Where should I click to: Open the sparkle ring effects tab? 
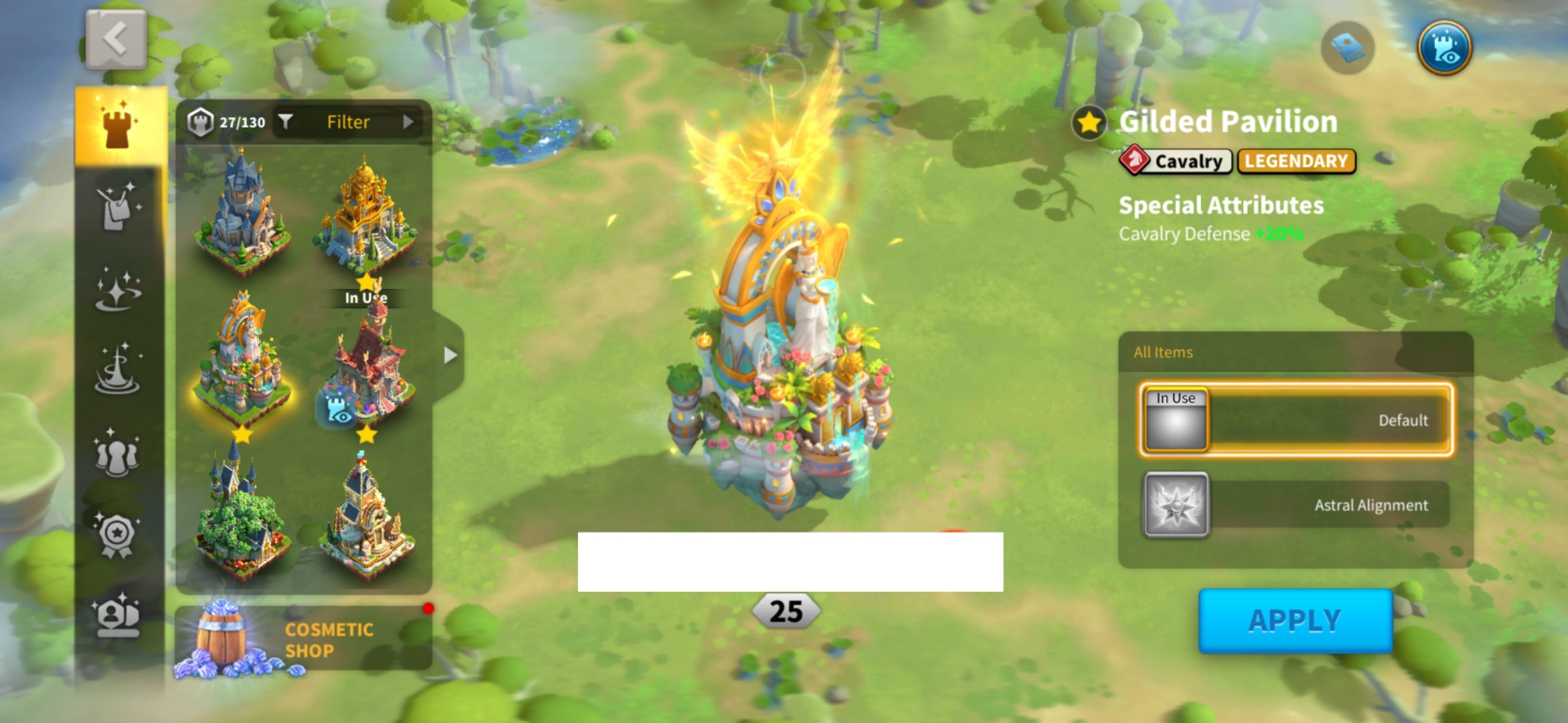(118, 289)
